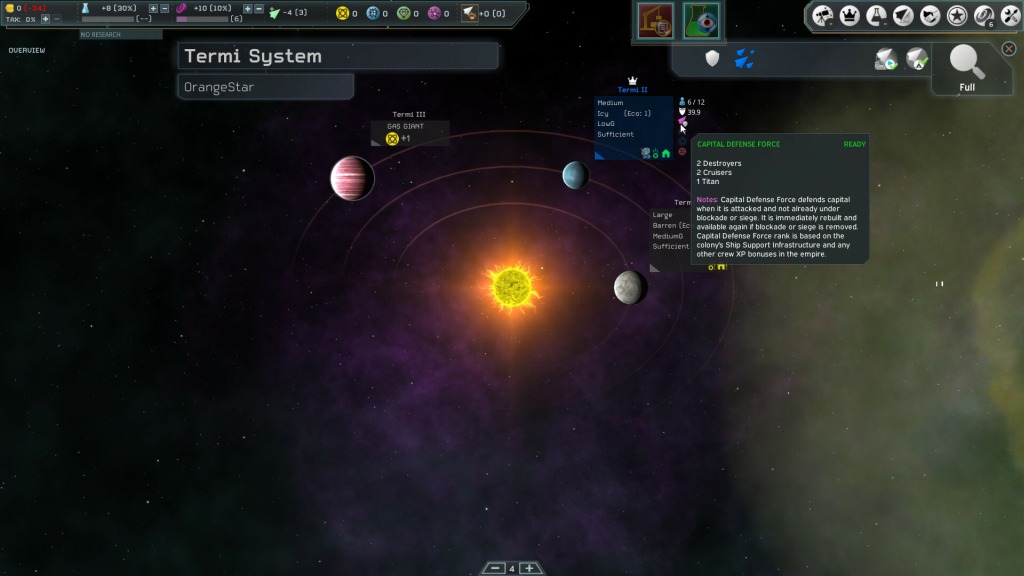Open the ship design menu
The height and width of the screenshot is (576, 1024).
(904, 15)
